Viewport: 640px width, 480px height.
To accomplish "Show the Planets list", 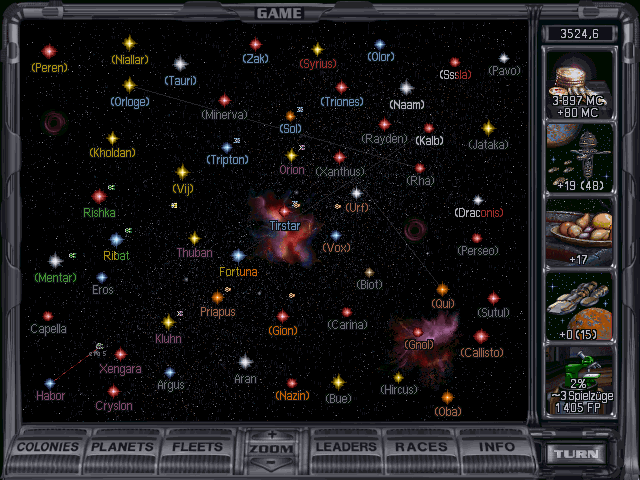I will pos(124,447).
